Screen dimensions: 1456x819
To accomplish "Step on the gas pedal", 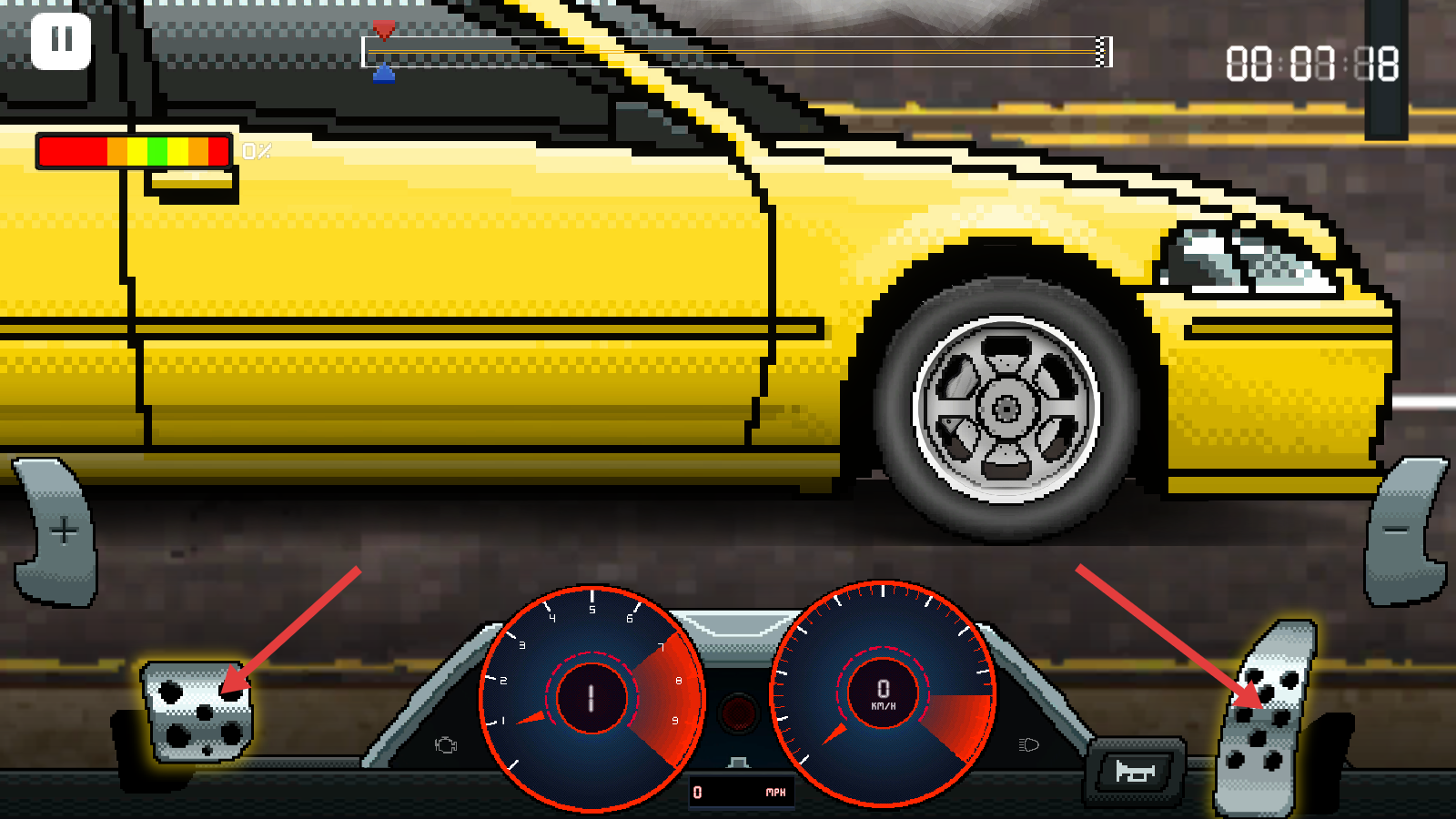I will click(1265, 719).
